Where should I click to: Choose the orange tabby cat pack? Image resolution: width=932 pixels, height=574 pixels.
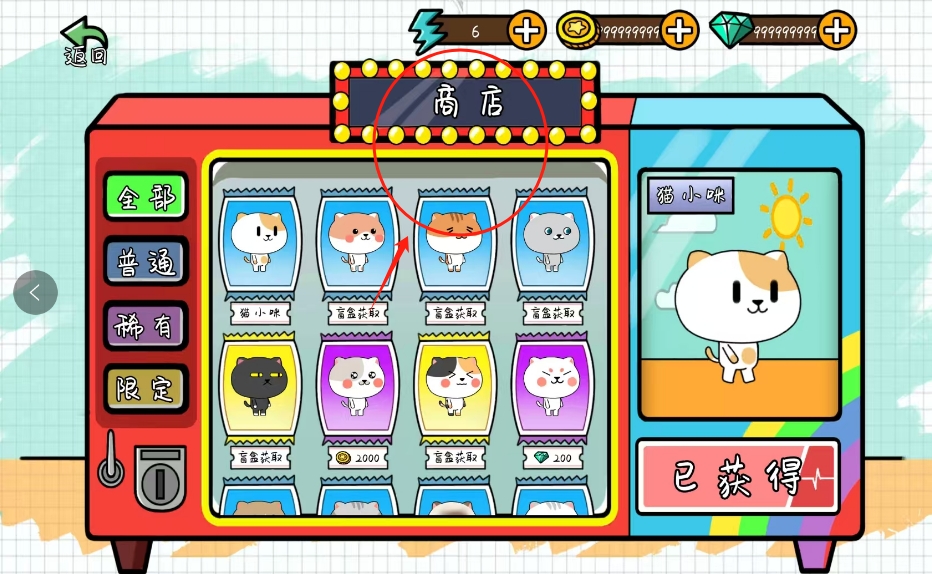455,243
